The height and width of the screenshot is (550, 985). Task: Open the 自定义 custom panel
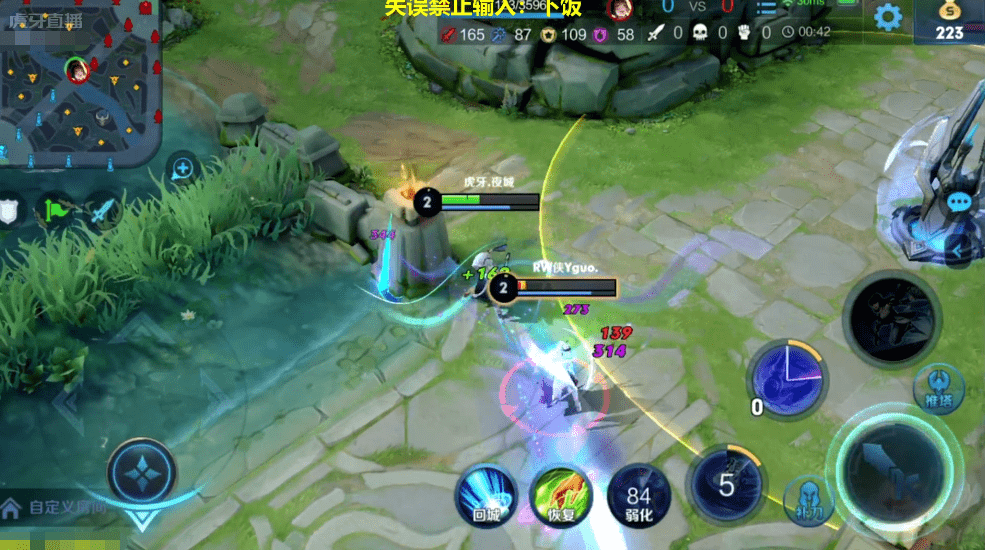55,508
